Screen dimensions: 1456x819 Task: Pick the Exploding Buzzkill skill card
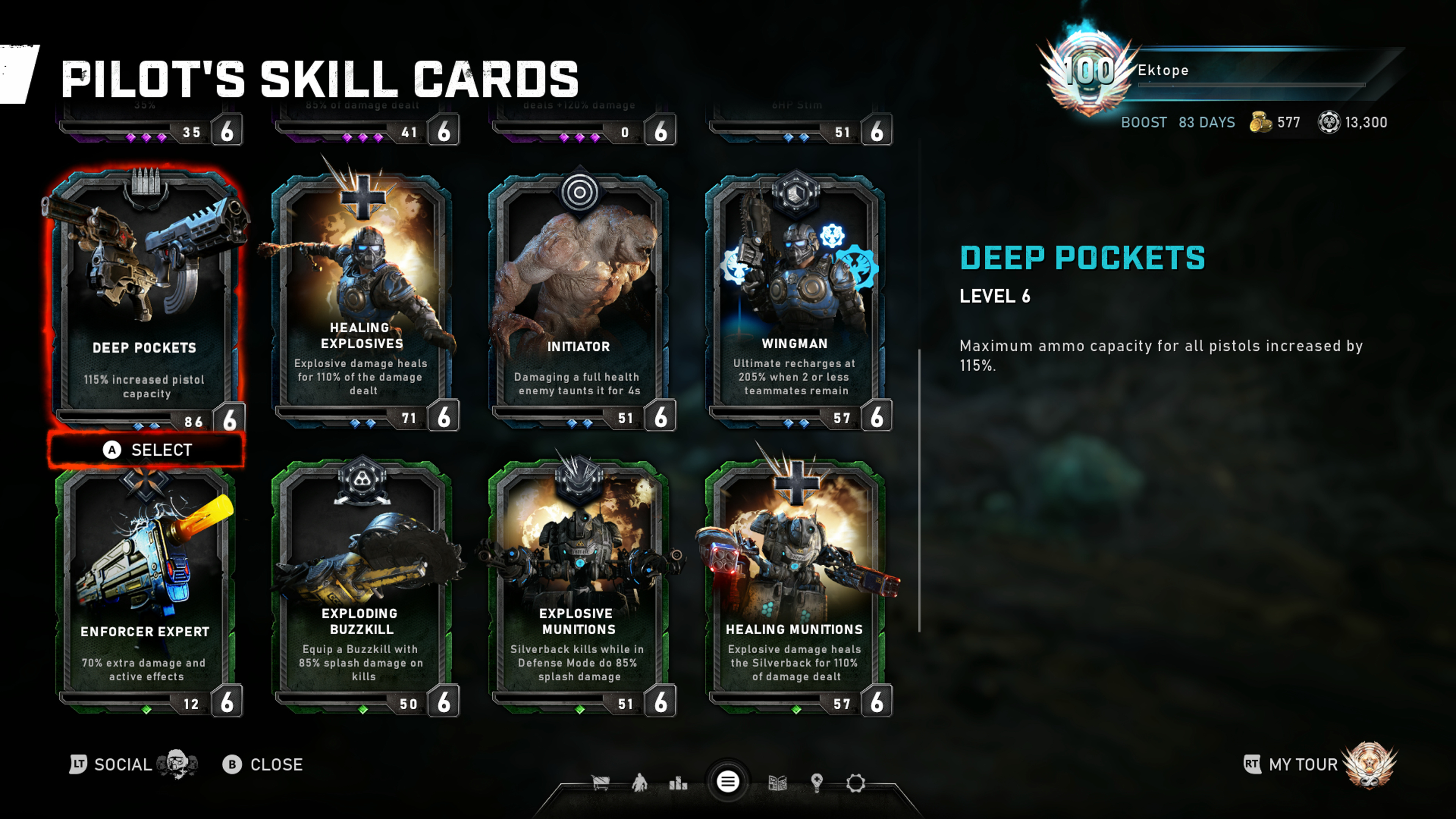pos(362,588)
